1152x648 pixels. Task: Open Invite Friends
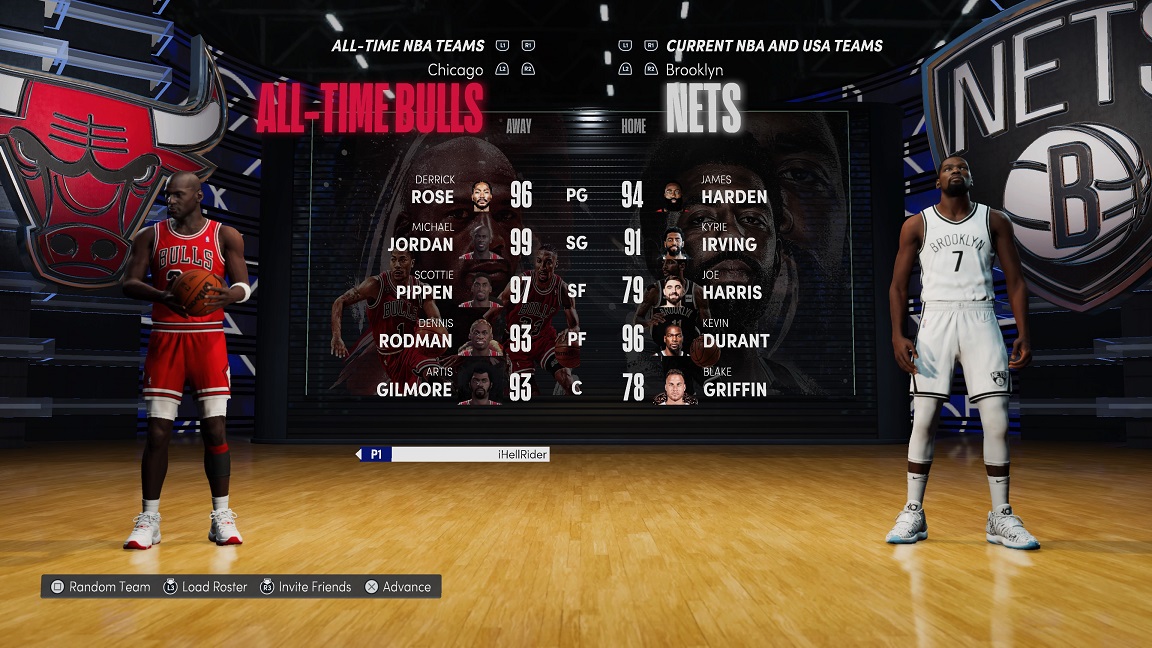(x=306, y=587)
